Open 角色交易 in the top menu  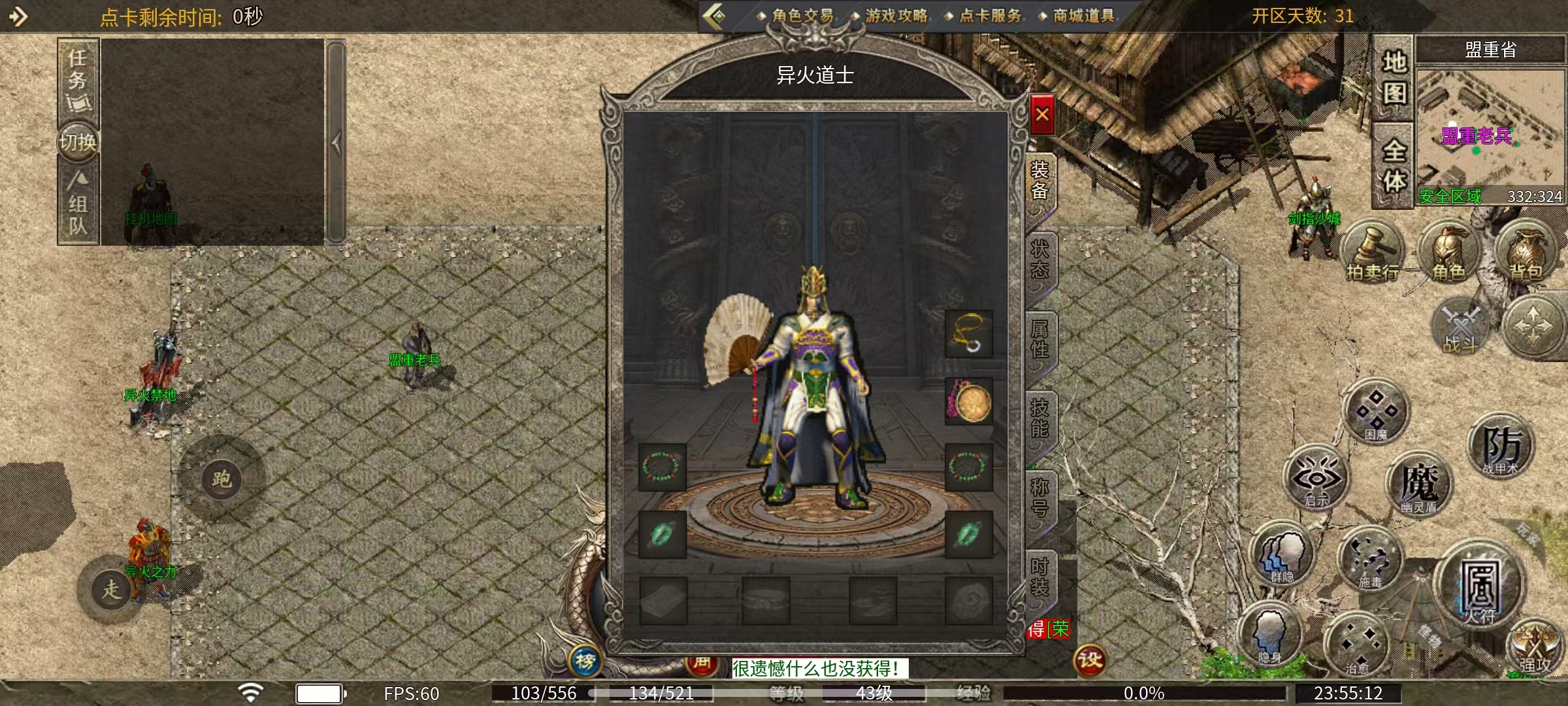[x=802, y=16]
